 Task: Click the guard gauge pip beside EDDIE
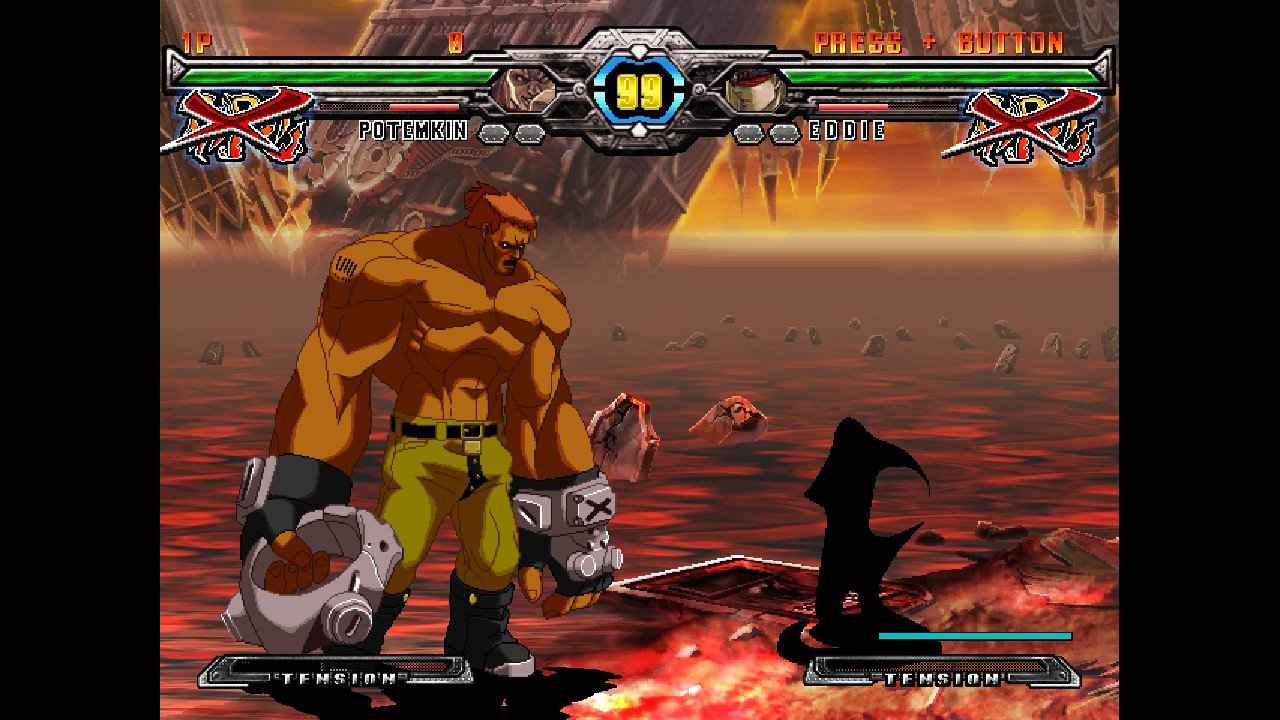click(x=747, y=130)
